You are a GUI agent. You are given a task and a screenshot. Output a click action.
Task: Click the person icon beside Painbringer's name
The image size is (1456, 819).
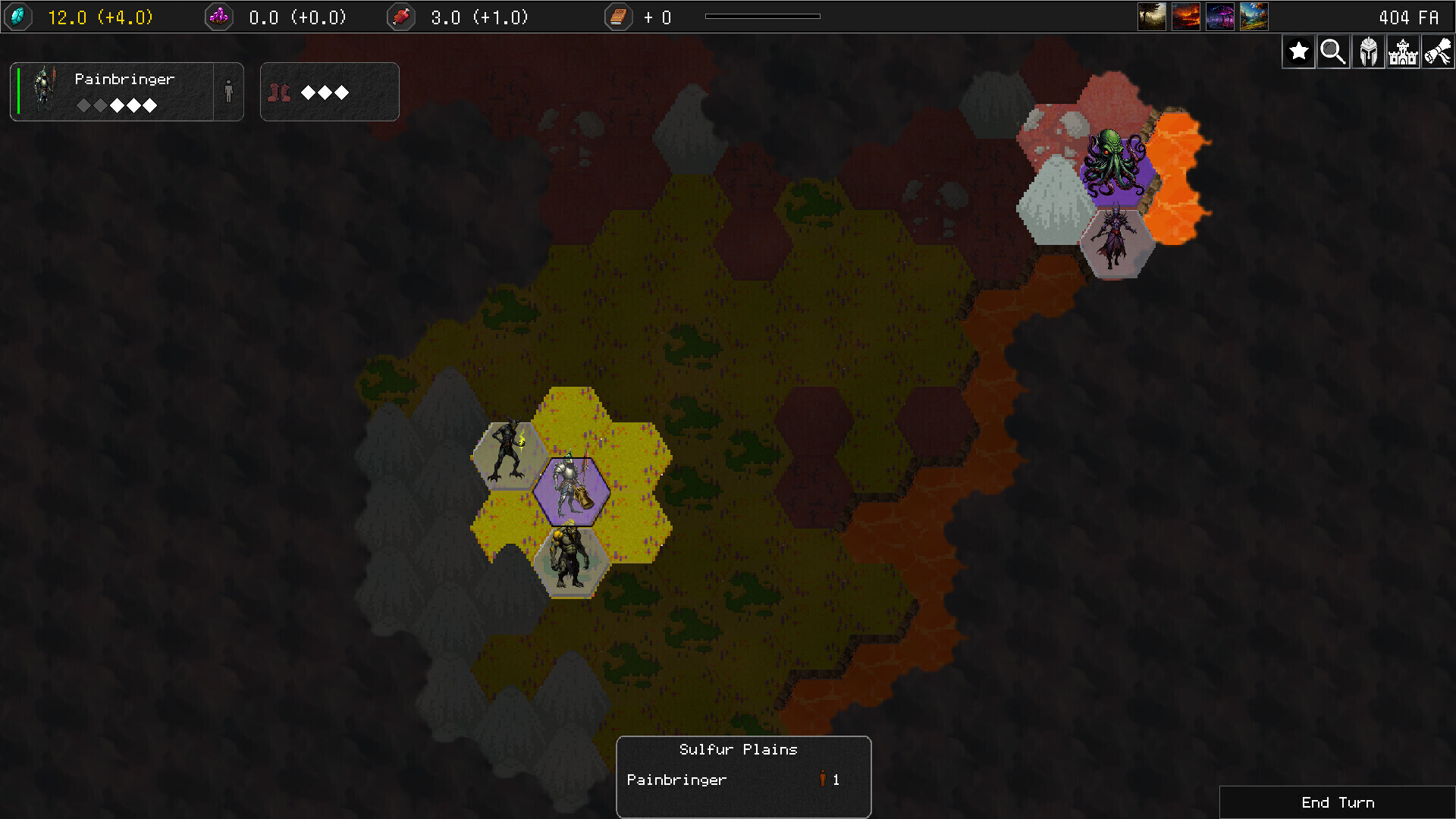click(227, 92)
